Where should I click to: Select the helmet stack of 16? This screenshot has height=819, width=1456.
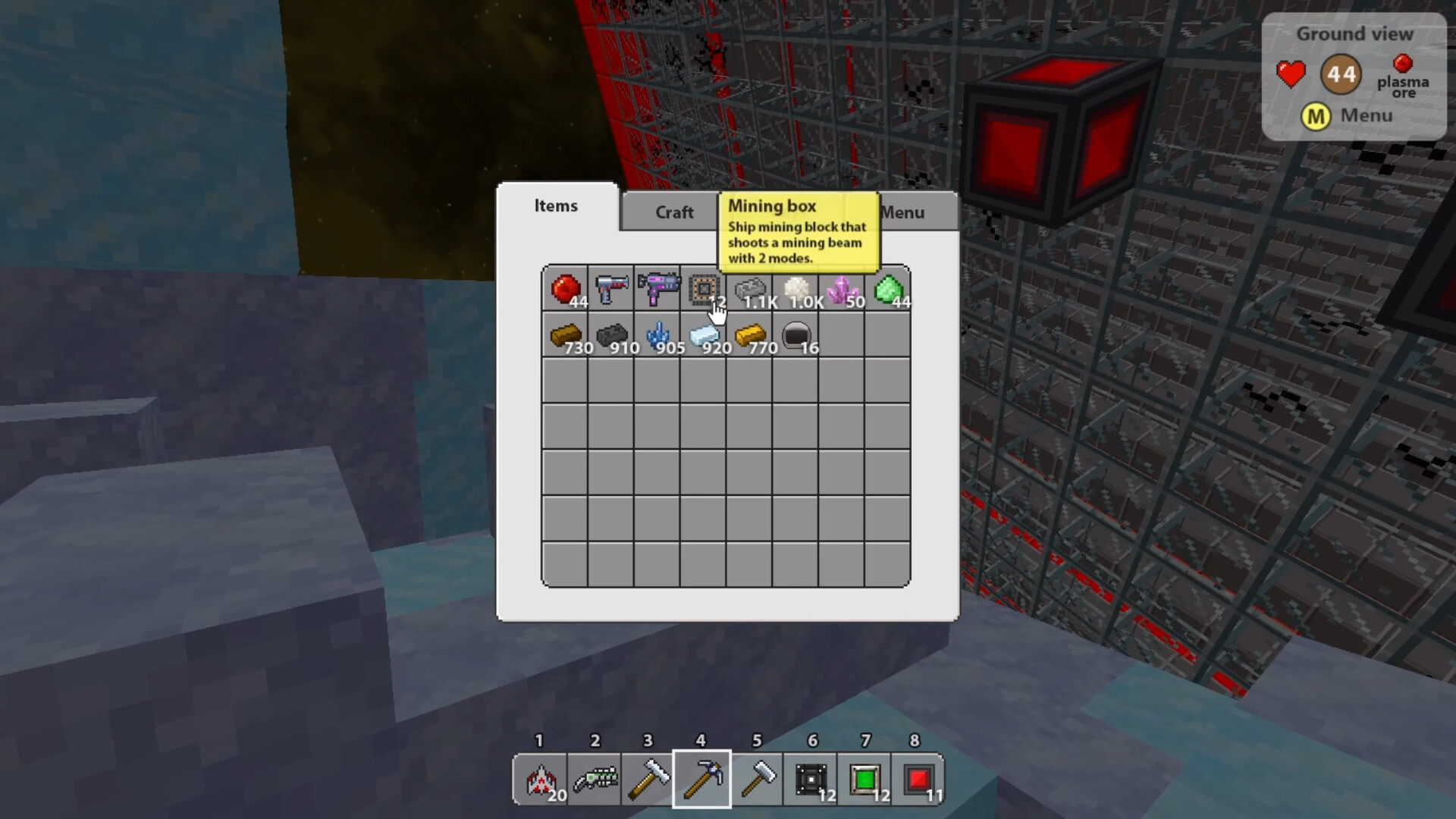pyautogui.click(x=795, y=336)
